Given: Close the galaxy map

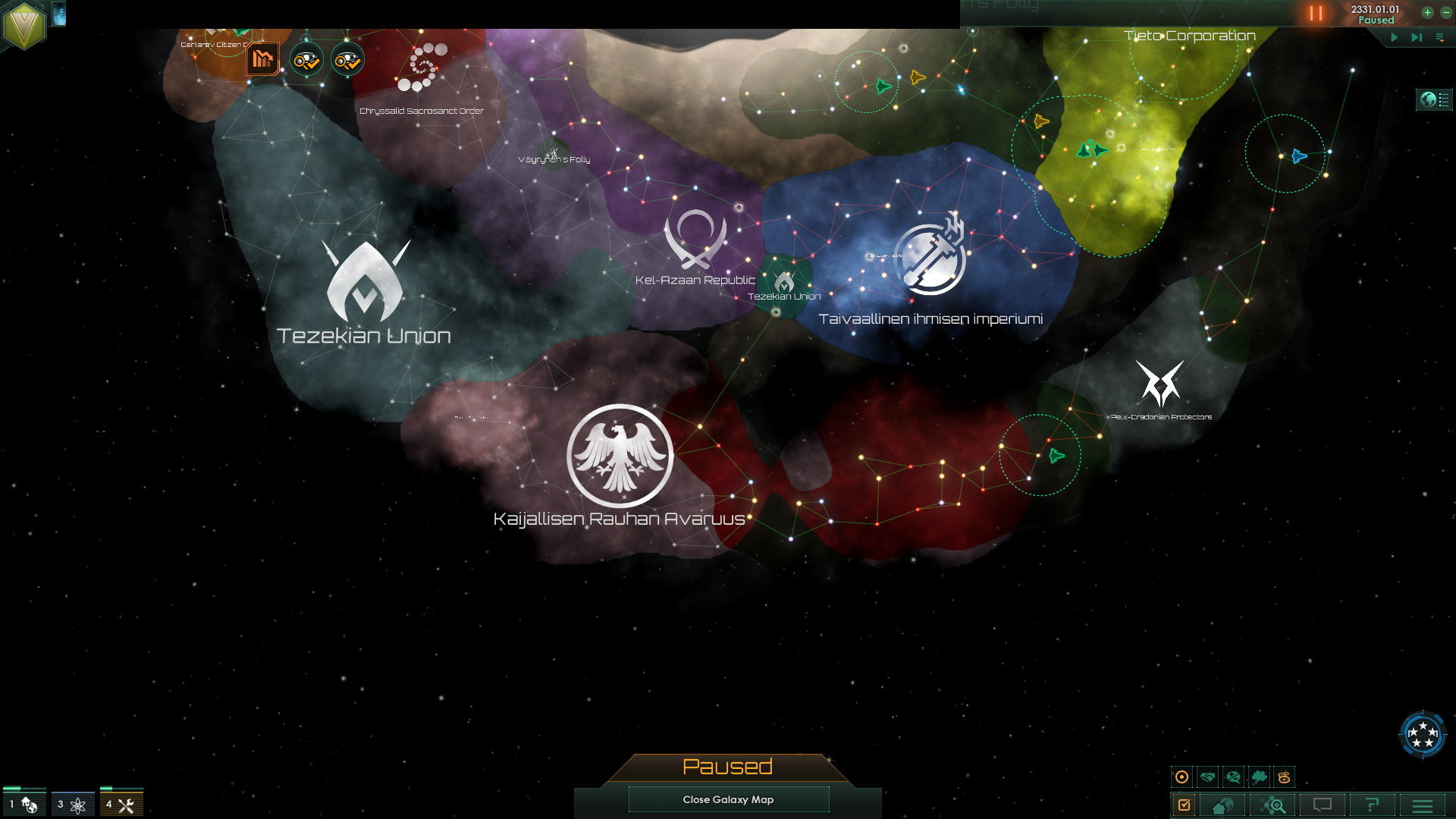Looking at the screenshot, I should pos(728,799).
